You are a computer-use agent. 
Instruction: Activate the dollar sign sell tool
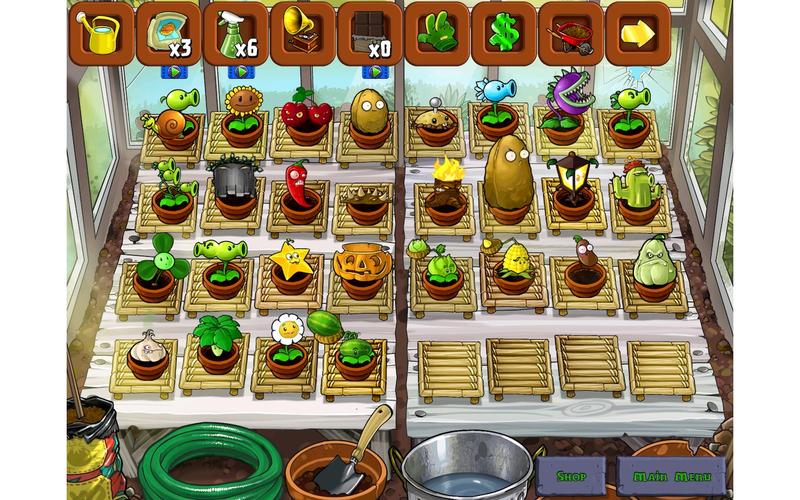[503, 33]
